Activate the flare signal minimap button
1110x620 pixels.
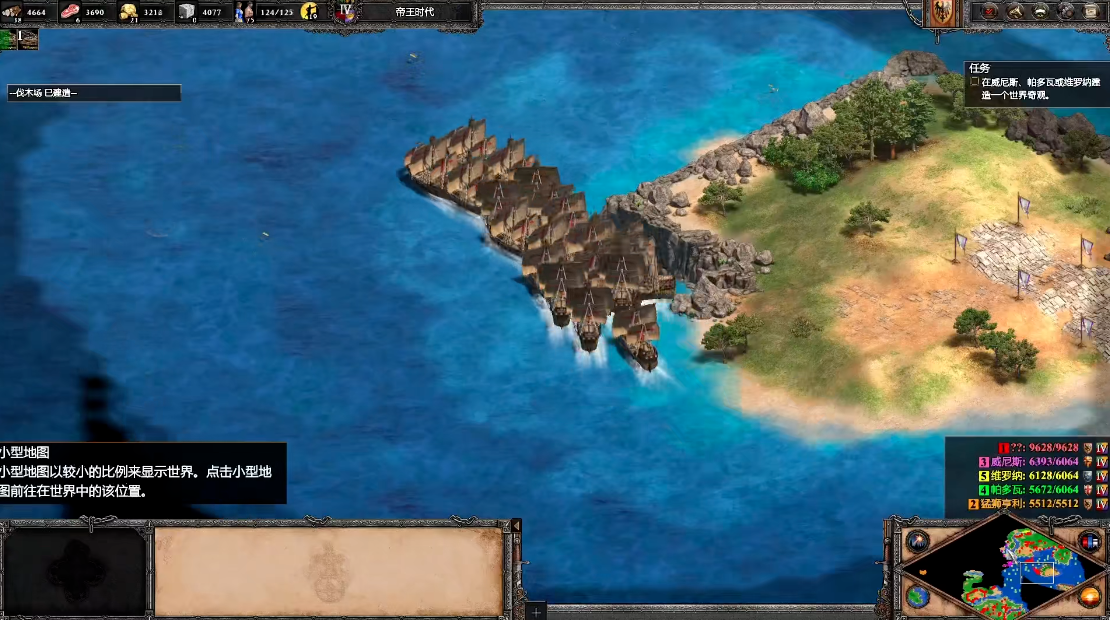(x=917, y=541)
